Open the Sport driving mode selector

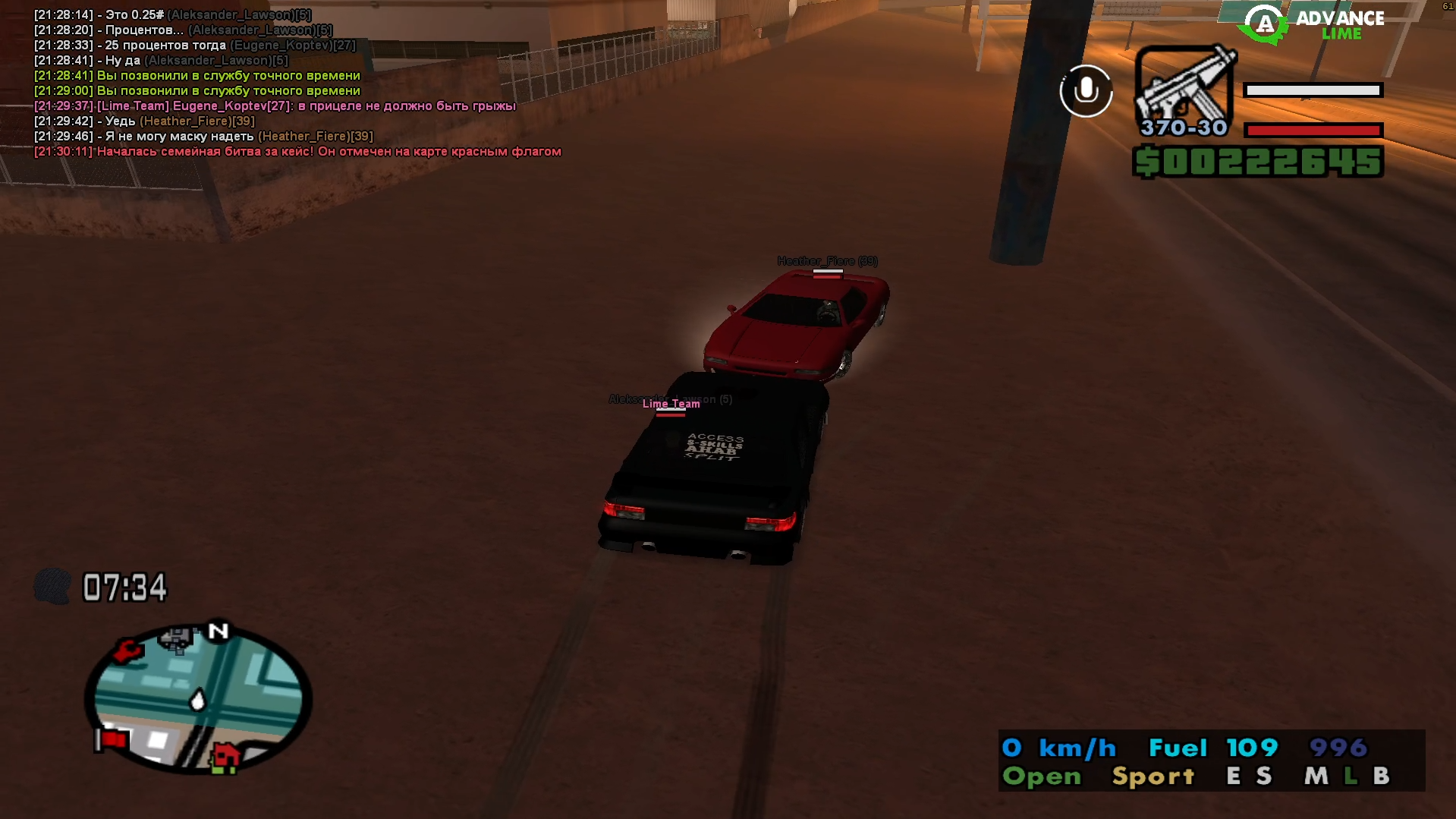pyautogui.click(x=1151, y=776)
